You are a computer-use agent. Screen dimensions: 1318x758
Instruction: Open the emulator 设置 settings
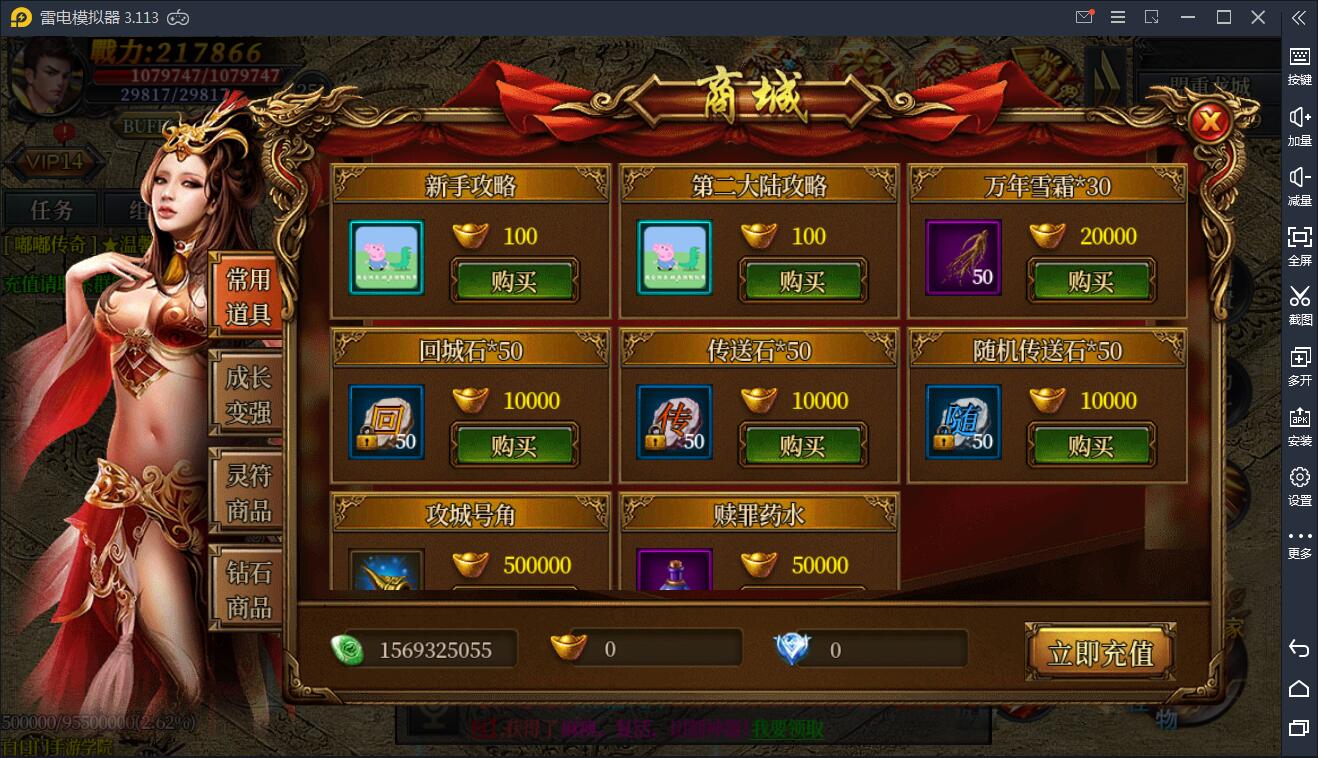pos(1299,485)
